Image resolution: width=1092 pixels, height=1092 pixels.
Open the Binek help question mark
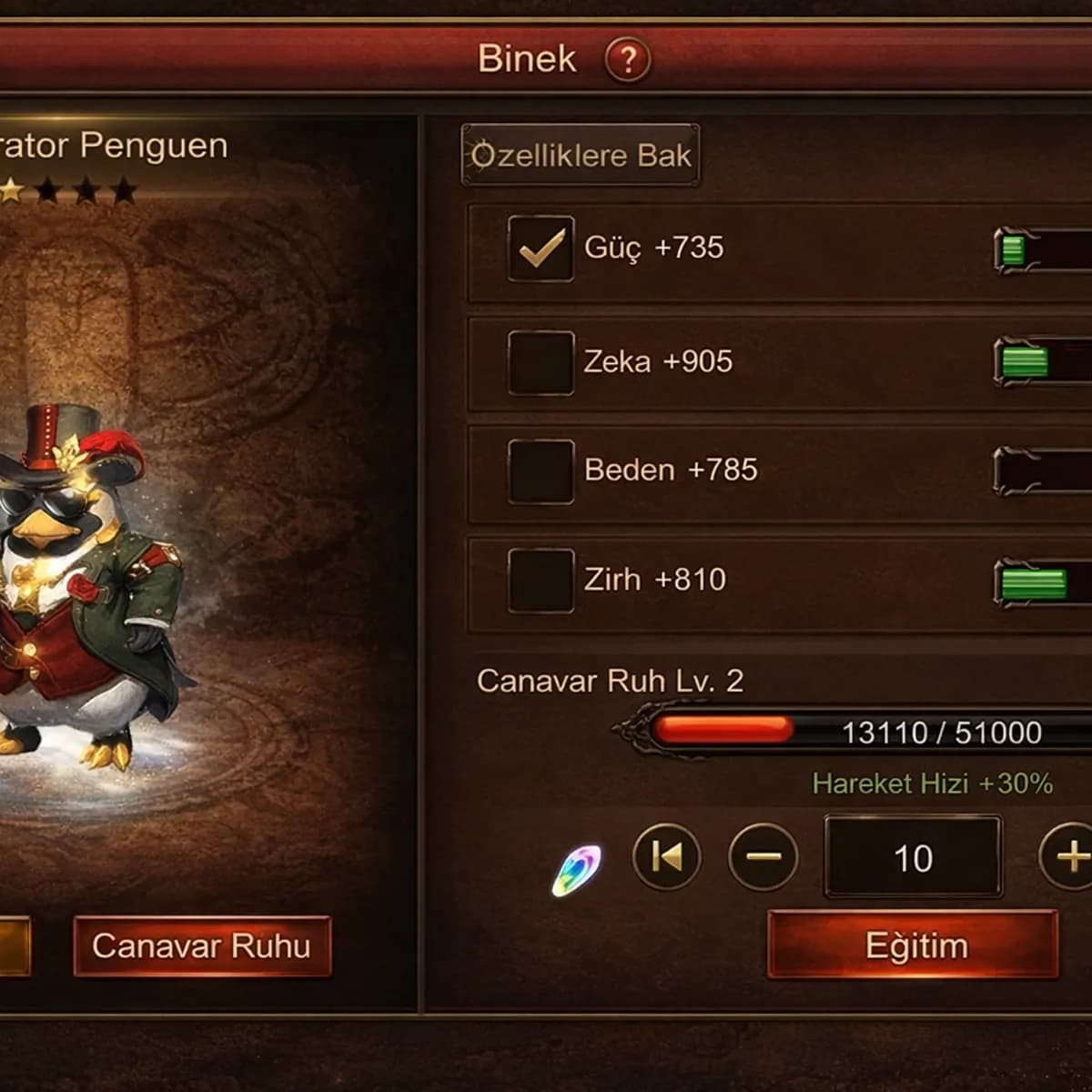(x=627, y=60)
